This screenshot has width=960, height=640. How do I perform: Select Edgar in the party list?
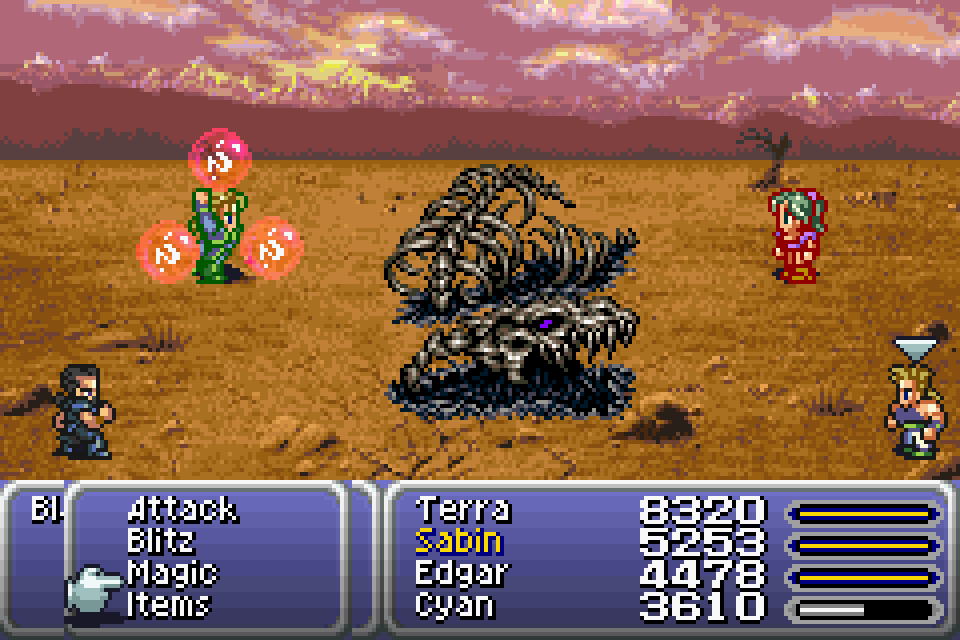pos(462,574)
